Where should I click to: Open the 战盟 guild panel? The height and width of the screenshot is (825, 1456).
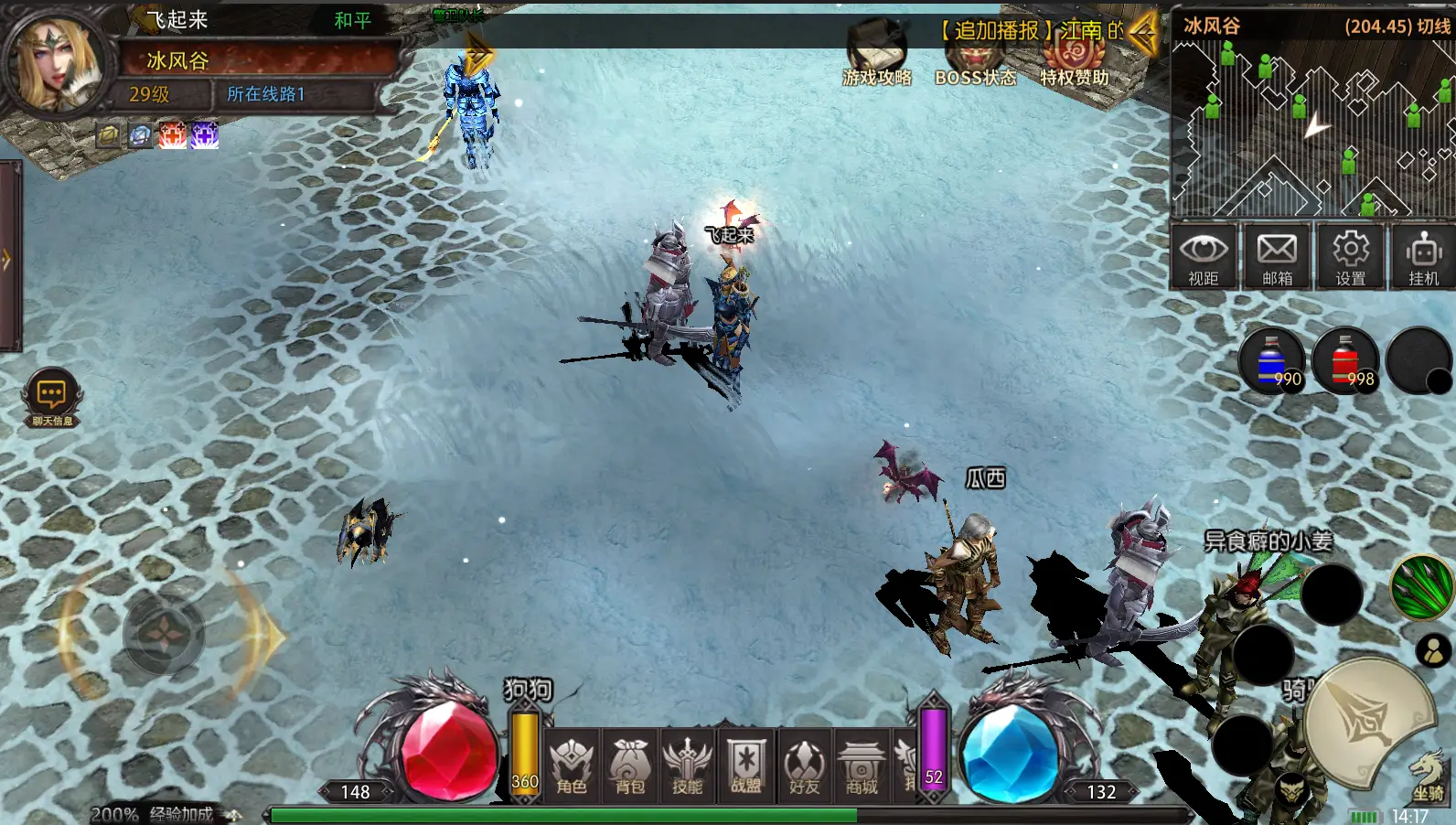pyautogui.click(x=746, y=766)
